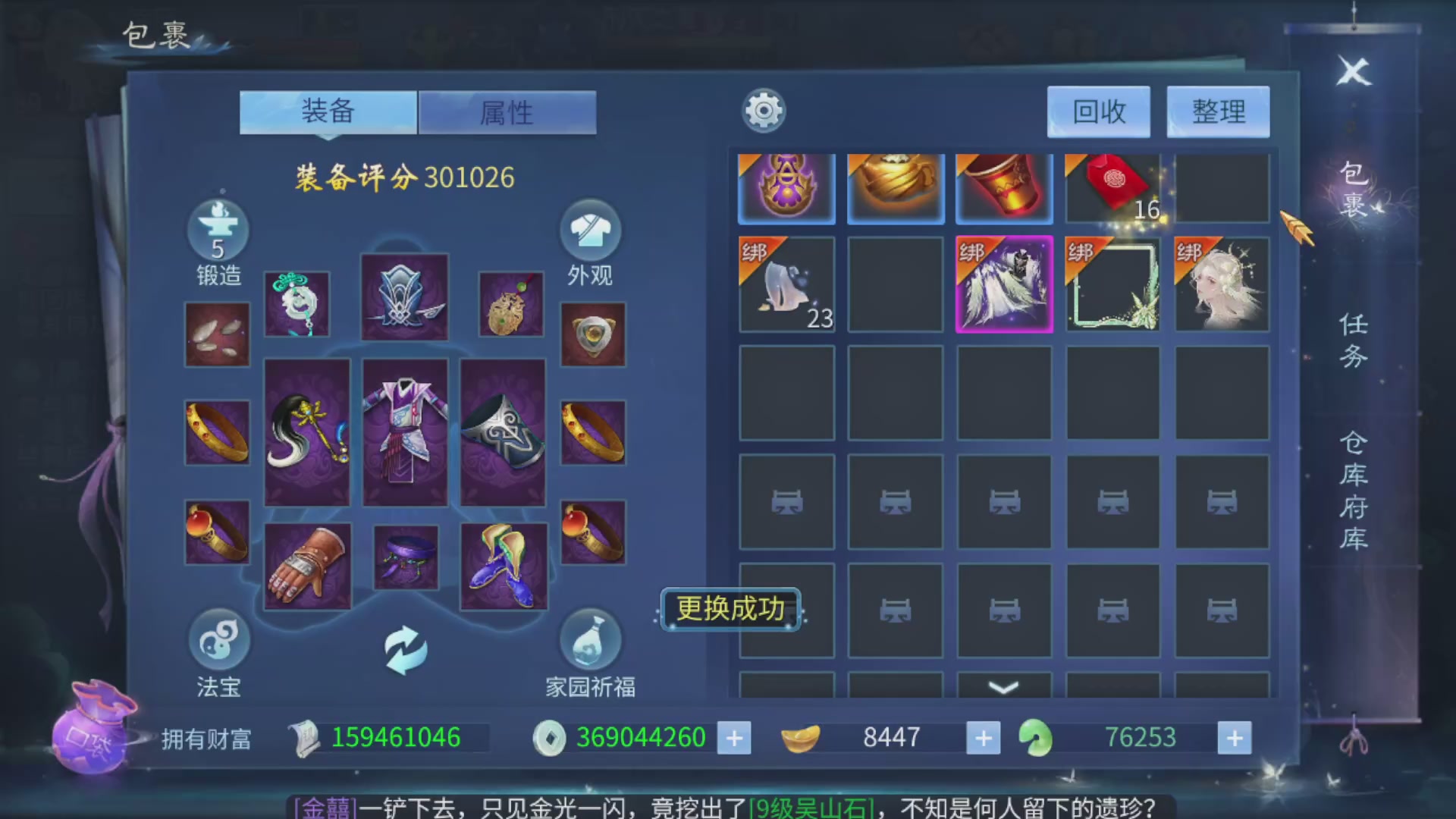
Task: Click the plus next to diamond currency
Action: click(733, 737)
